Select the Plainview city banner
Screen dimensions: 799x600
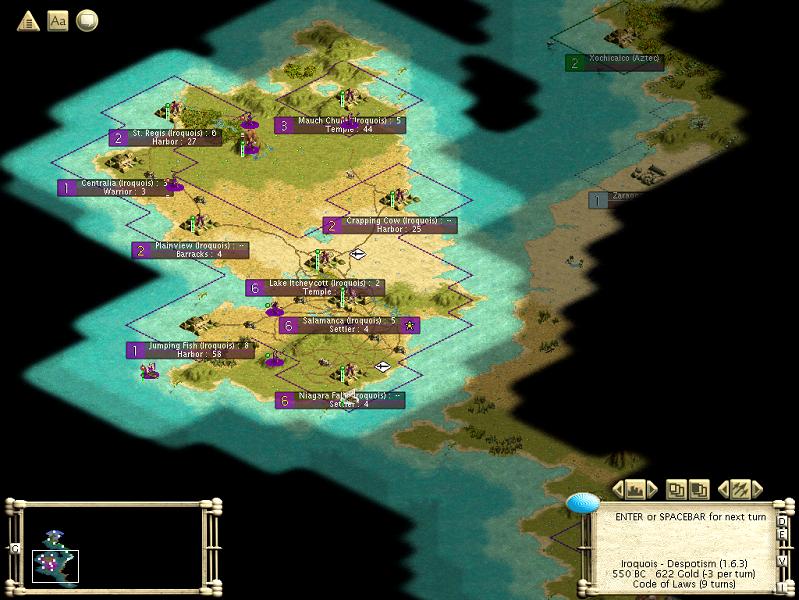point(190,249)
